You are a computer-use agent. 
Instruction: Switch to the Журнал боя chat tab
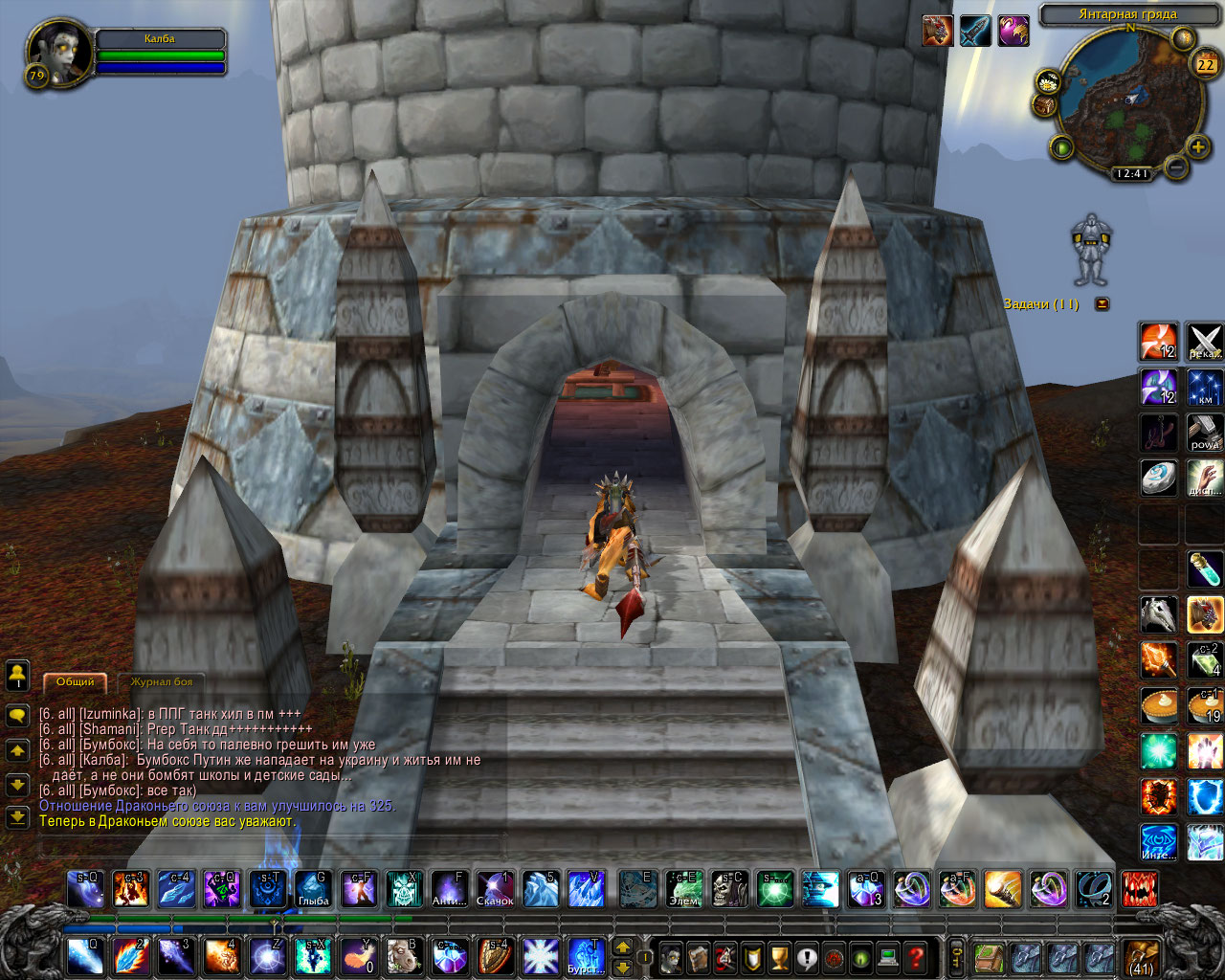162,682
